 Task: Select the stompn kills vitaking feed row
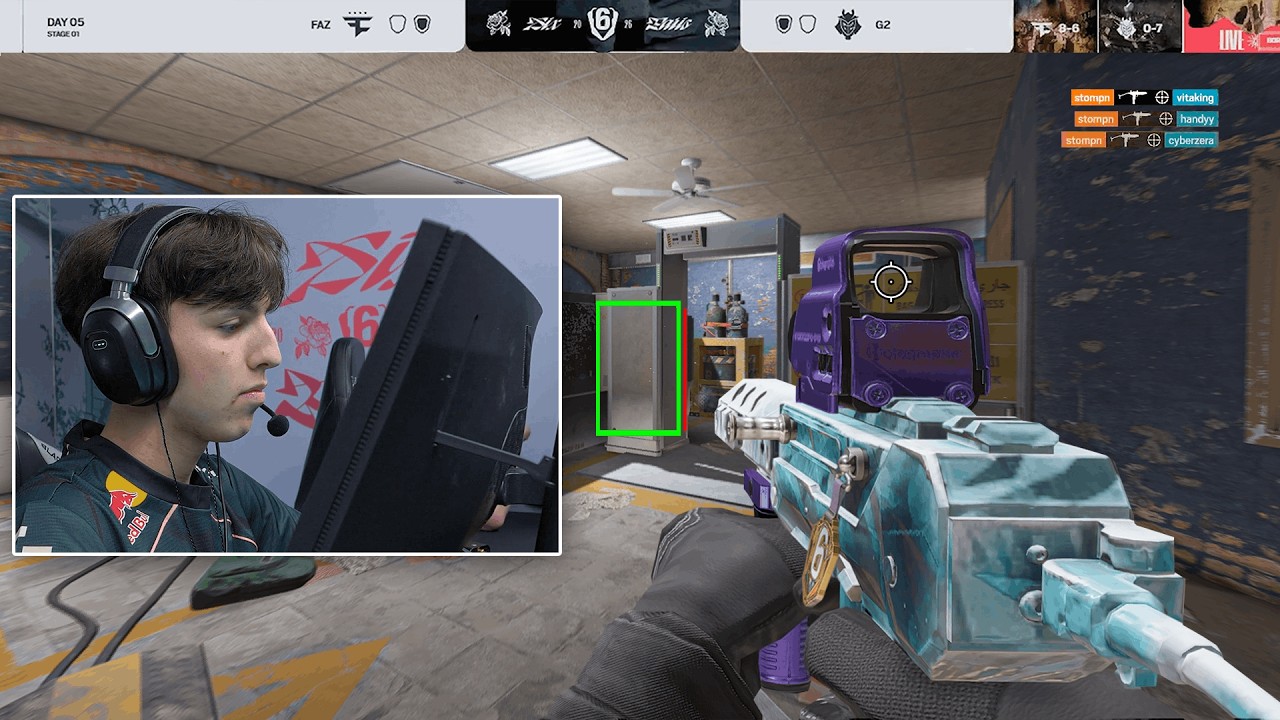pyautogui.click(x=1143, y=98)
